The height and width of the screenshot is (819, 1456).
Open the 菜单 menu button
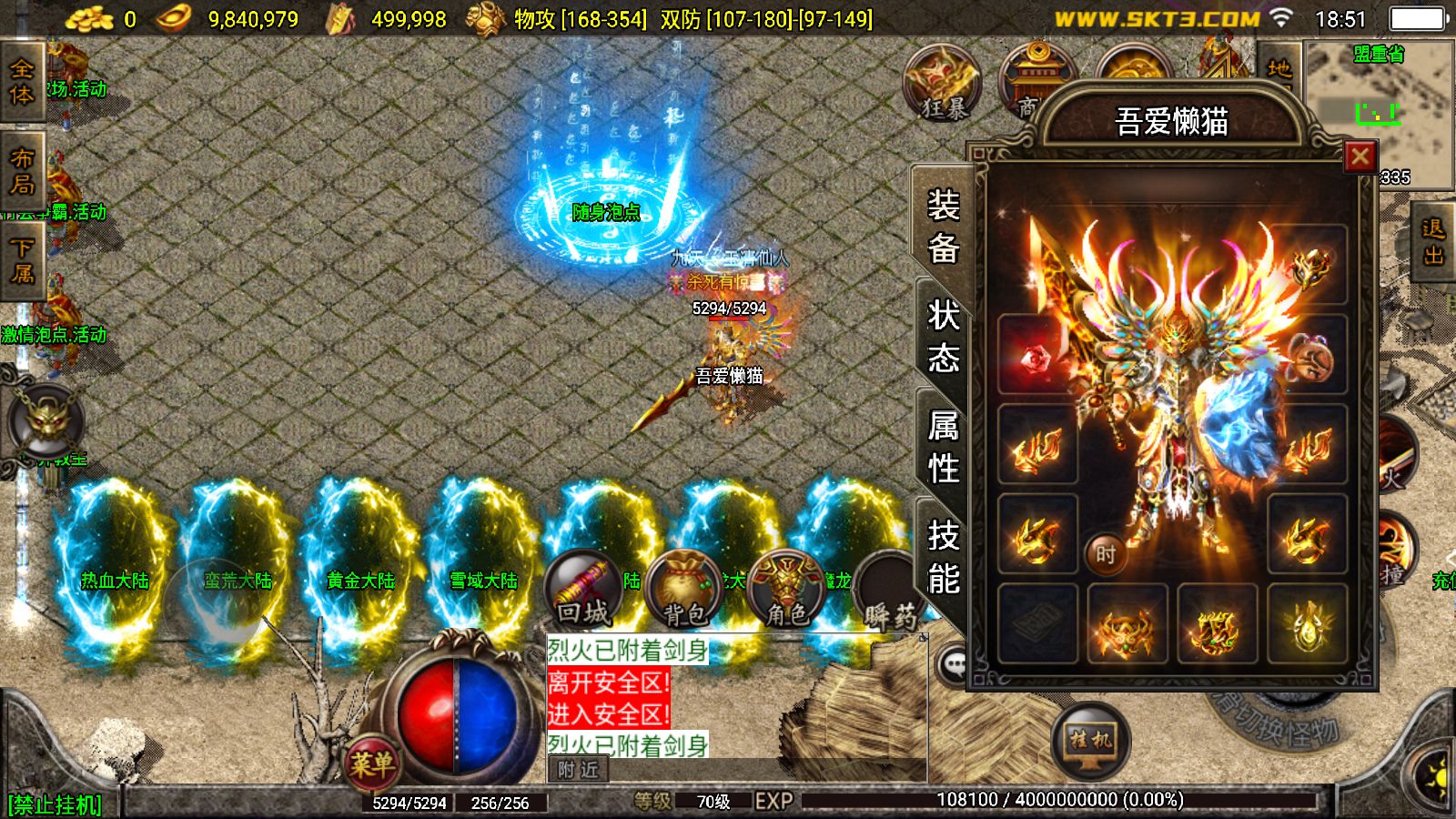click(x=371, y=763)
